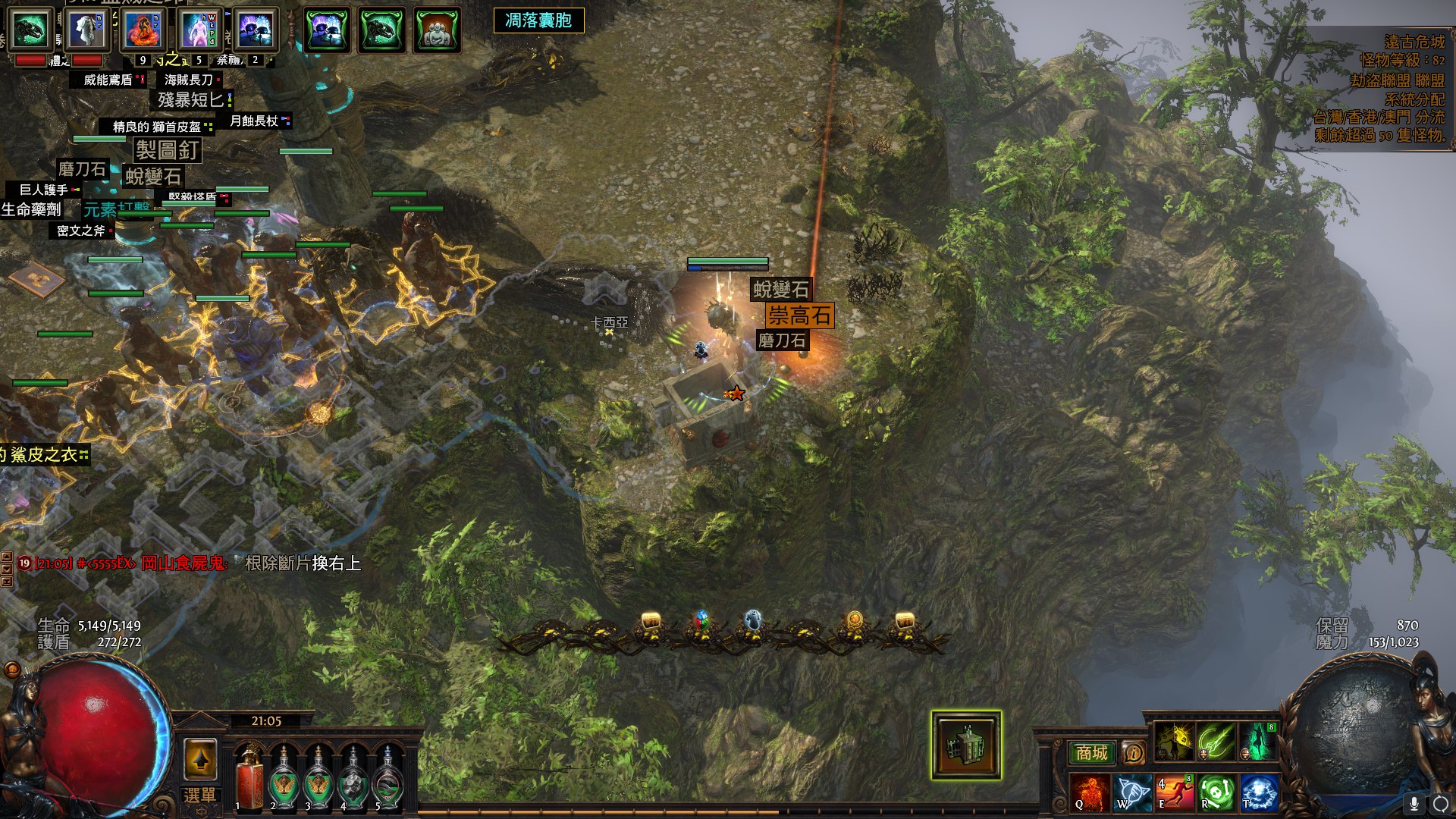Activate the blue horned shield skill on W
This screenshot has height=819, width=1456.
(x=1132, y=792)
